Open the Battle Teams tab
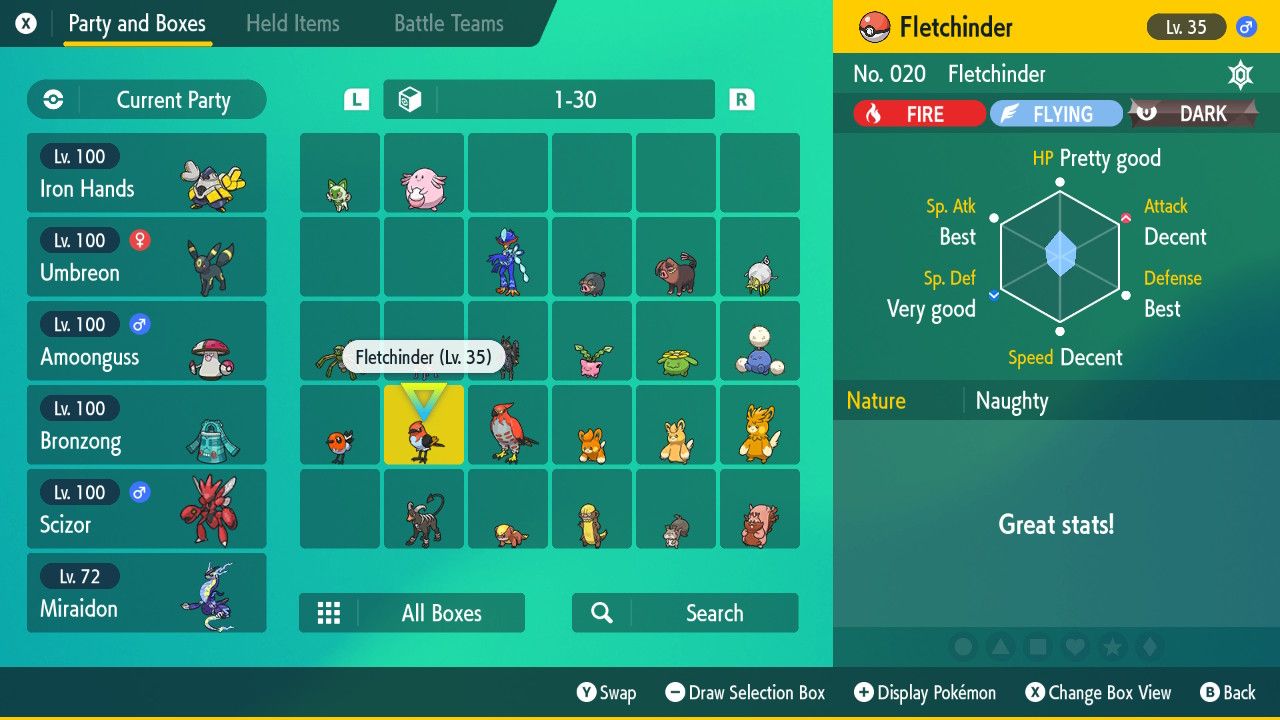This screenshot has width=1280, height=720. point(448,24)
